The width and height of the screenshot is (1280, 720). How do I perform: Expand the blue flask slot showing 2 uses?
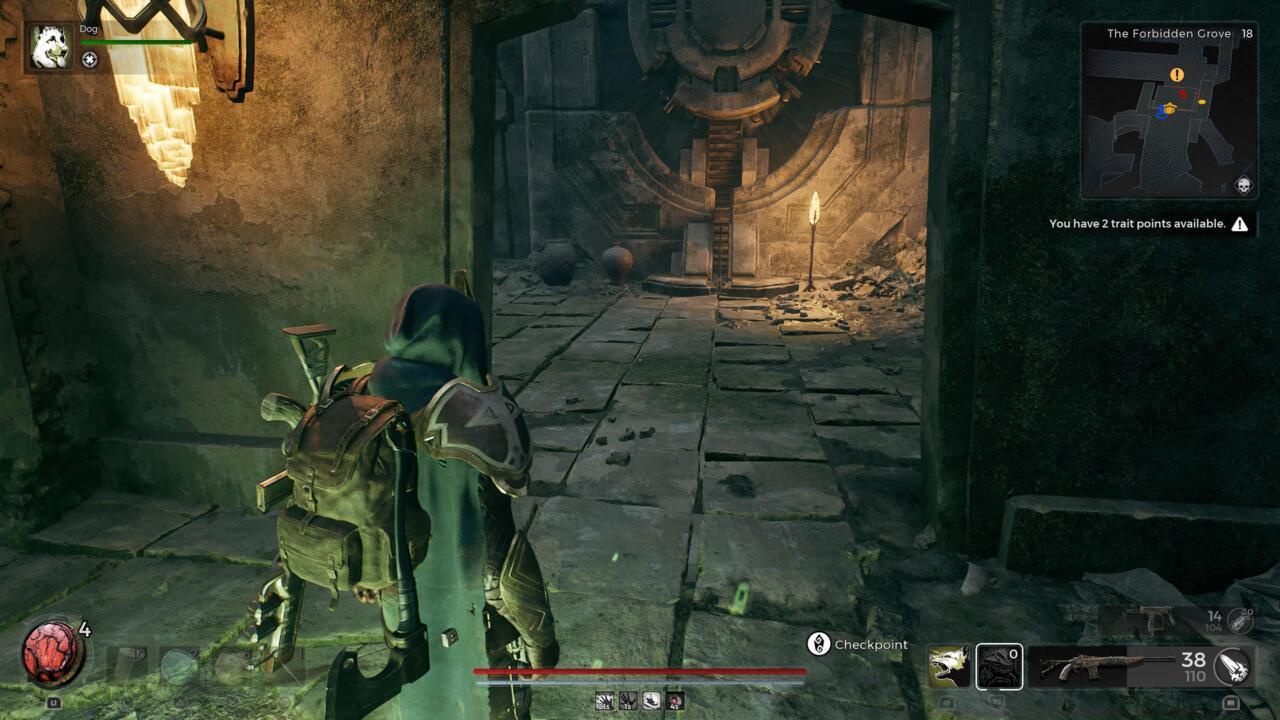pos(176,663)
